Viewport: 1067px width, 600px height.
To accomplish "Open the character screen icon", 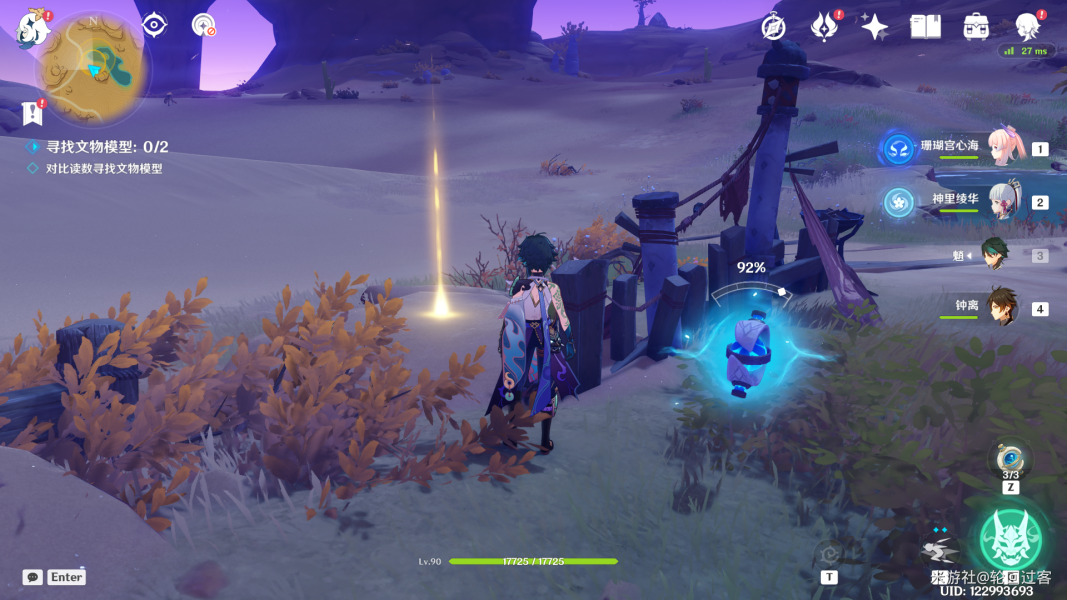I will (1027, 27).
